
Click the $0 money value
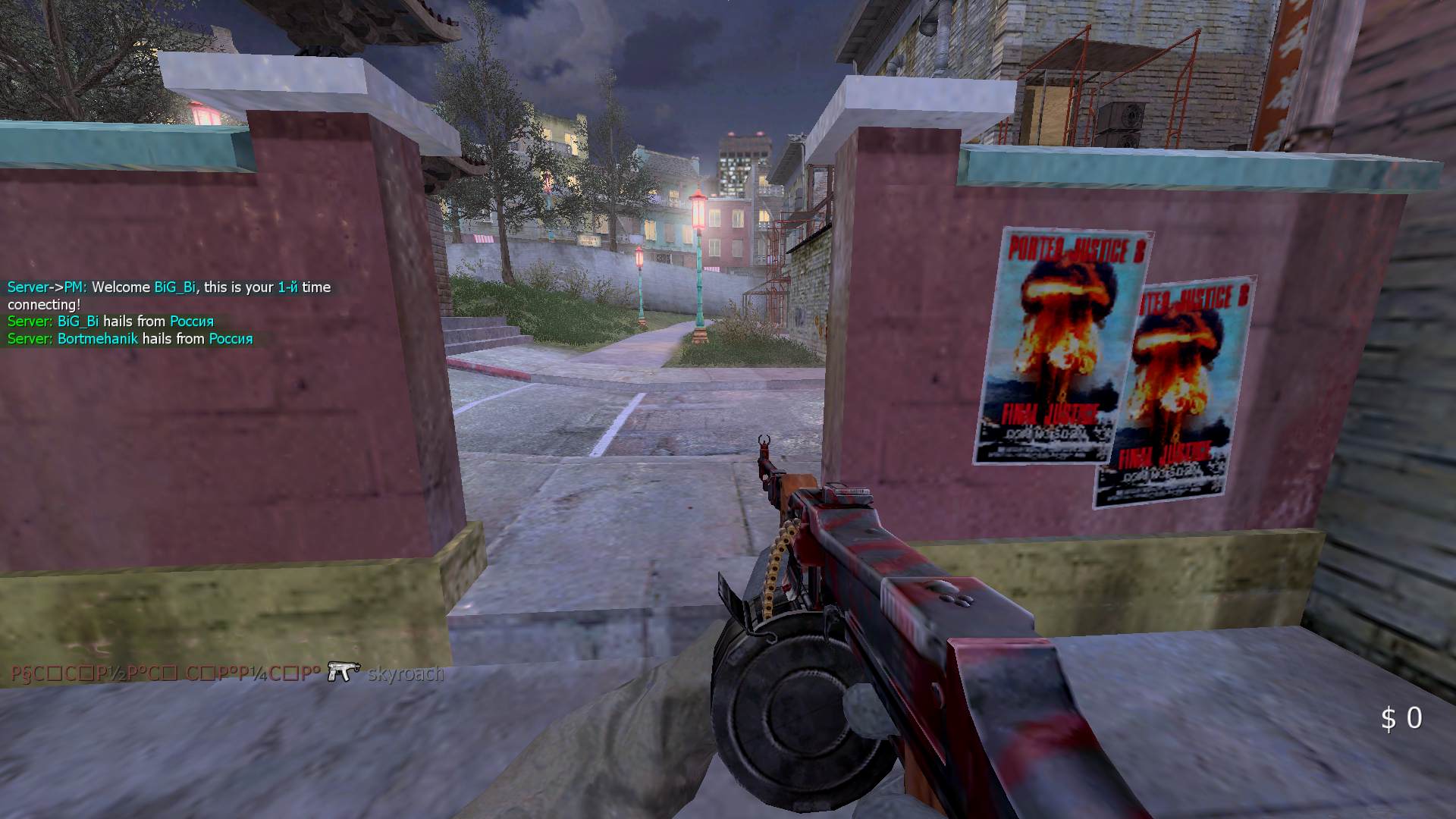coord(1403,719)
